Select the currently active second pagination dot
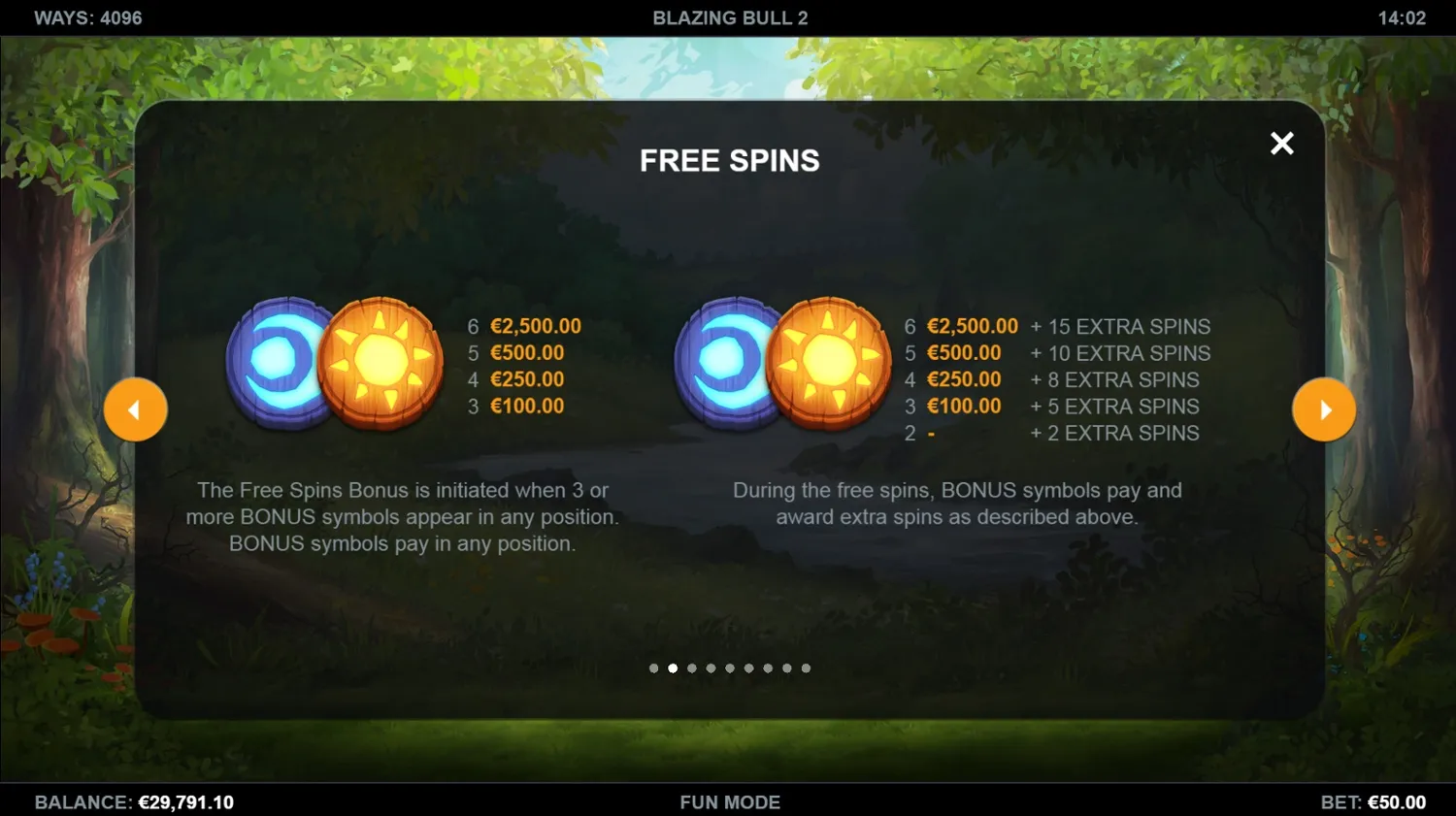Viewport: 1456px width, 816px height. point(673,668)
